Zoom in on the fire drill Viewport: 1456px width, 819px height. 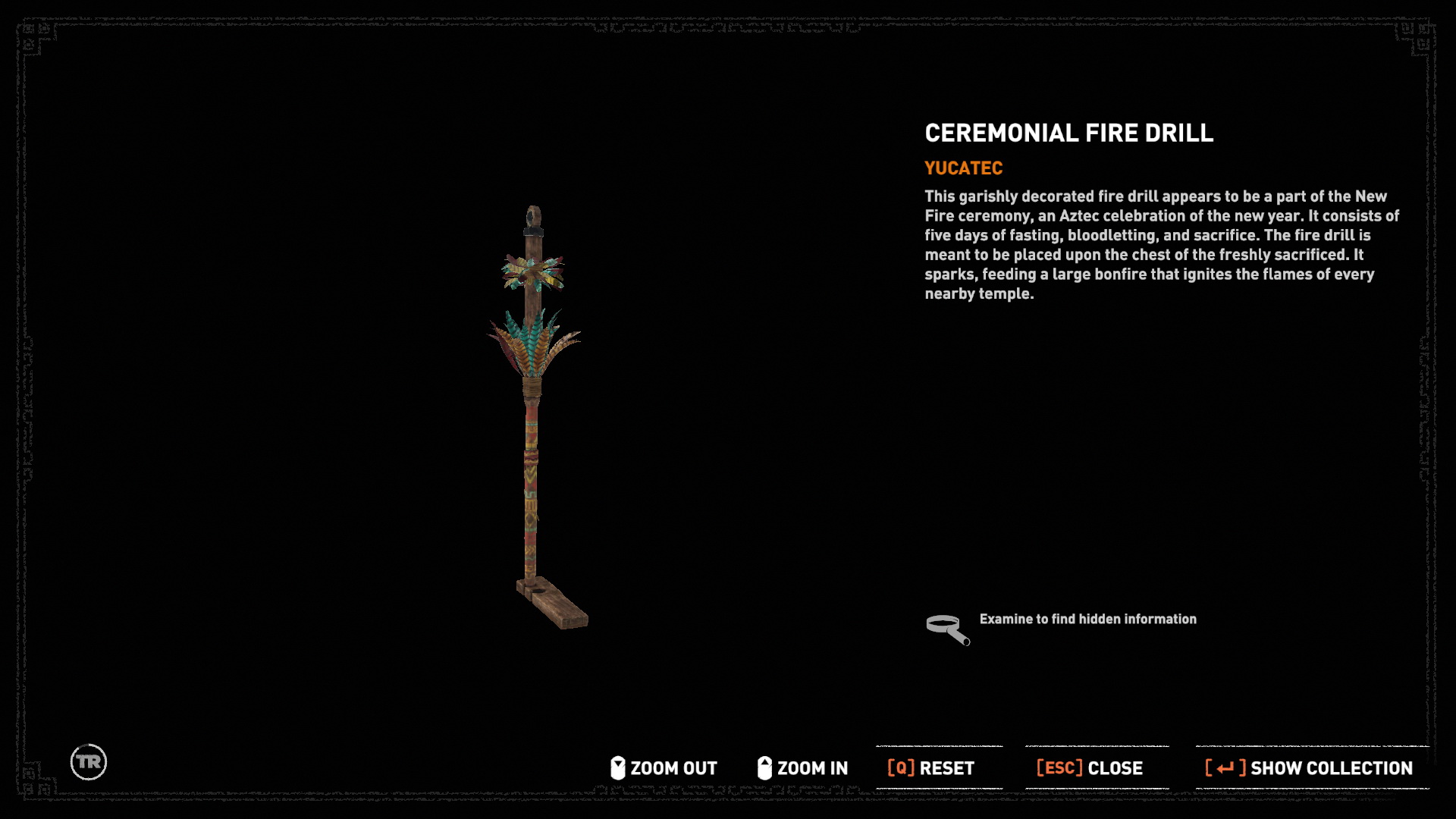[x=803, y=768]
